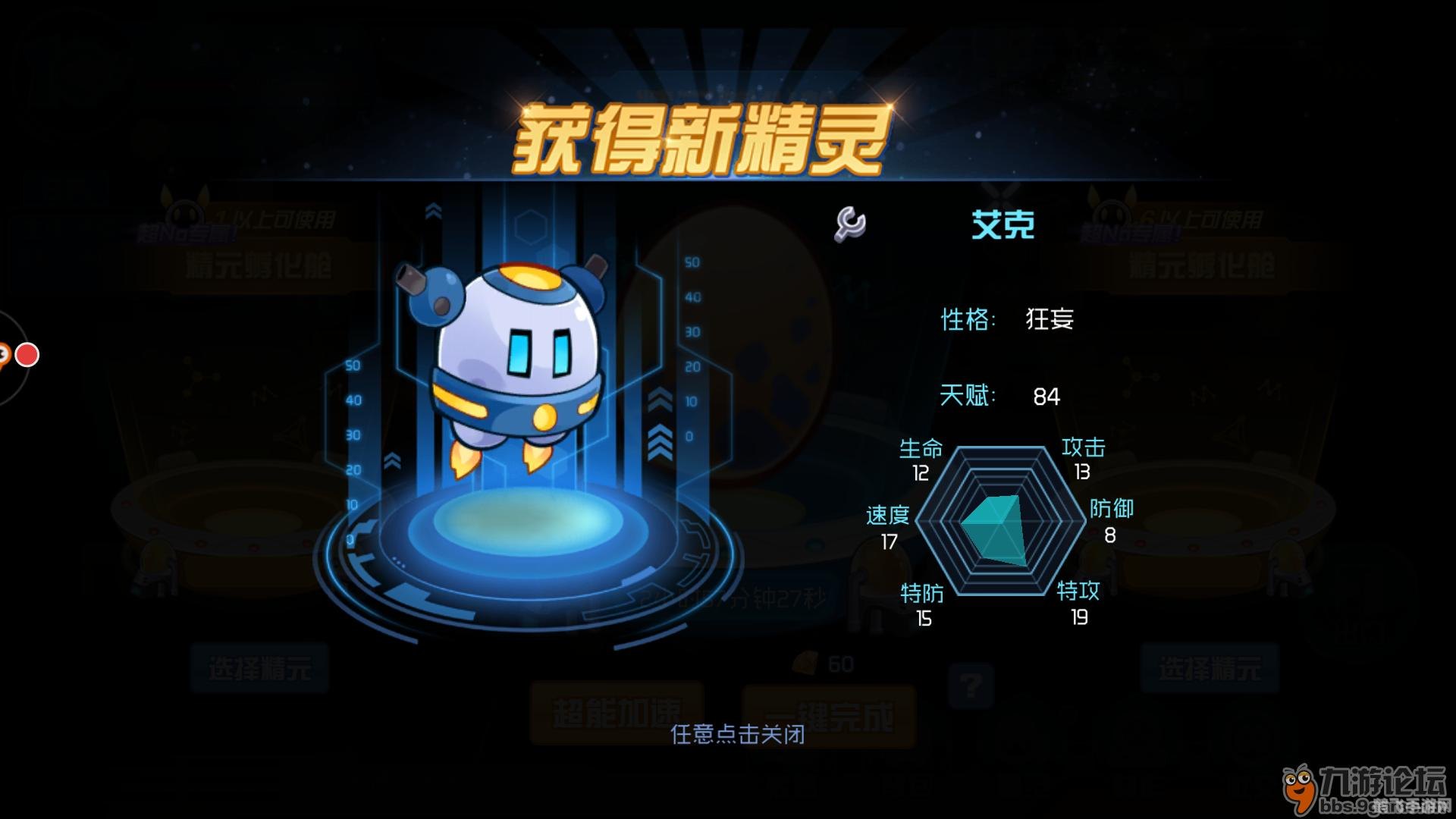Tap the red floating dot button
Screen dimensions: 1456x819
point(27,353)
